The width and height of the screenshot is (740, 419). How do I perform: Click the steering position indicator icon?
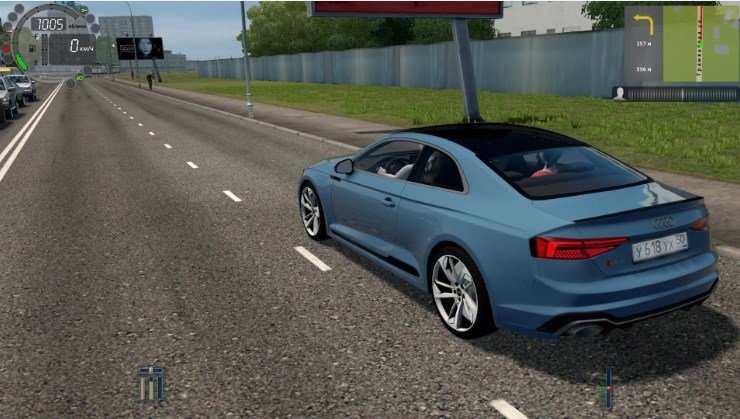(605, 388)
